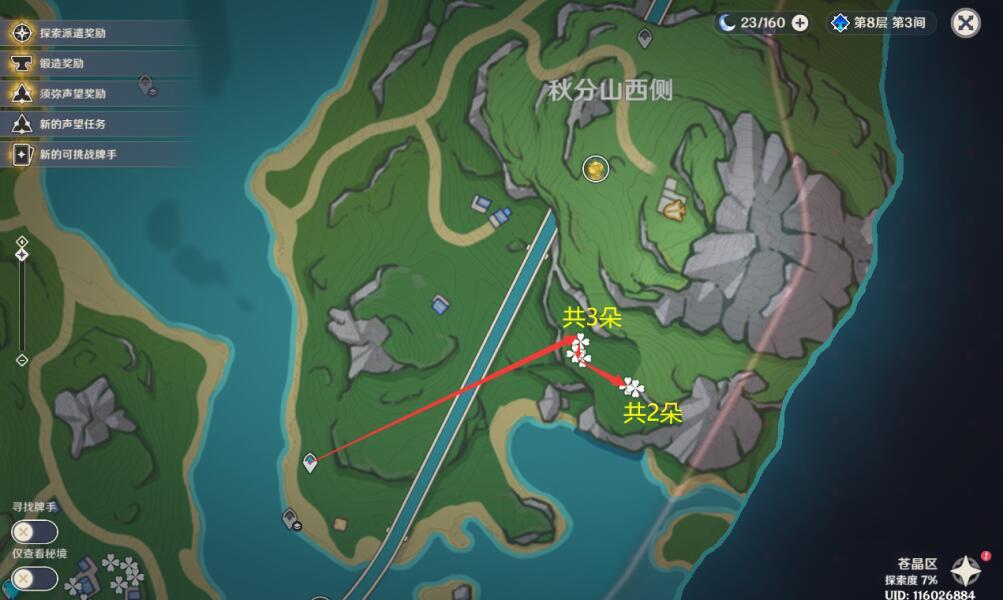Select the gold circular marker below 秋分山西侧
This screenshot has width=1003, height=600.
coord(596,169)
